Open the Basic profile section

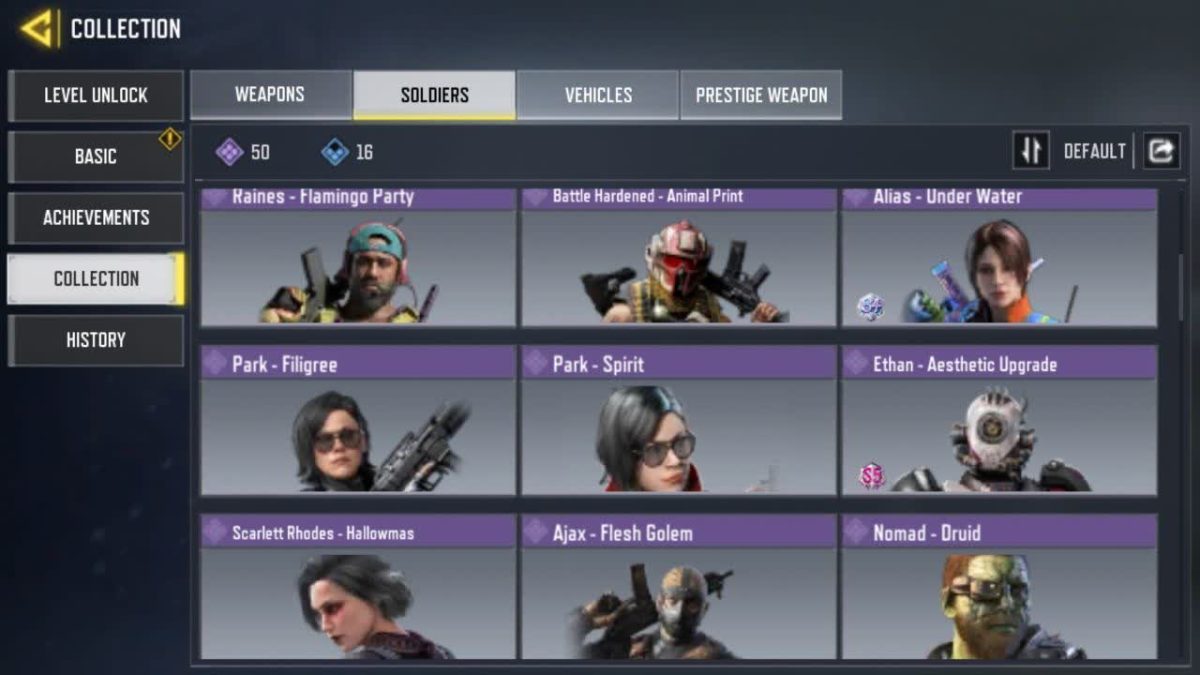click(x=96, y=157)
